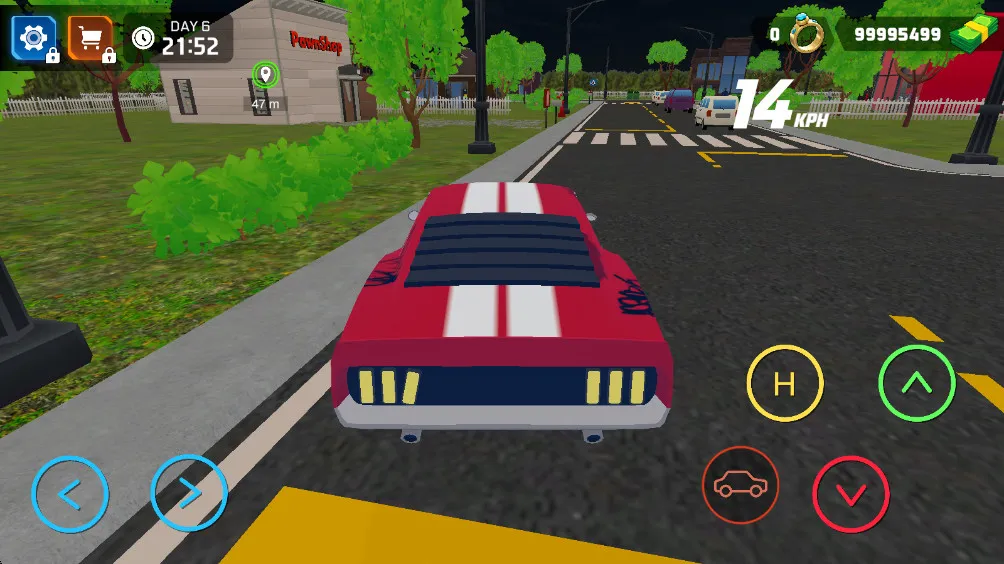Accelerate with the green up arrow

(x=916, y=383)
